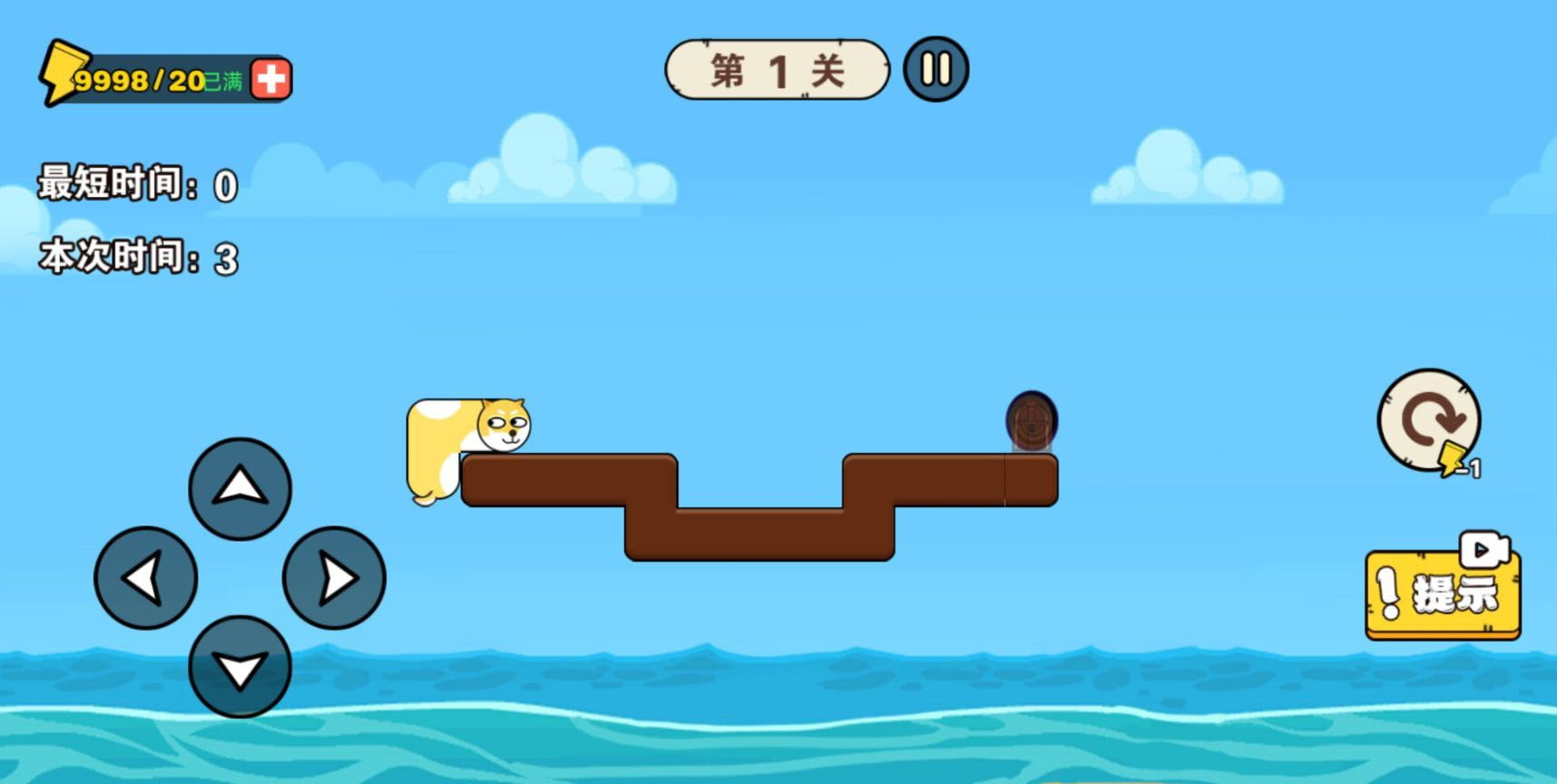Image resolution: width=1557 pixels, height=784 pixels.
Task: Tap the up arrow on the d-pad
Action: tap(240, 488)
